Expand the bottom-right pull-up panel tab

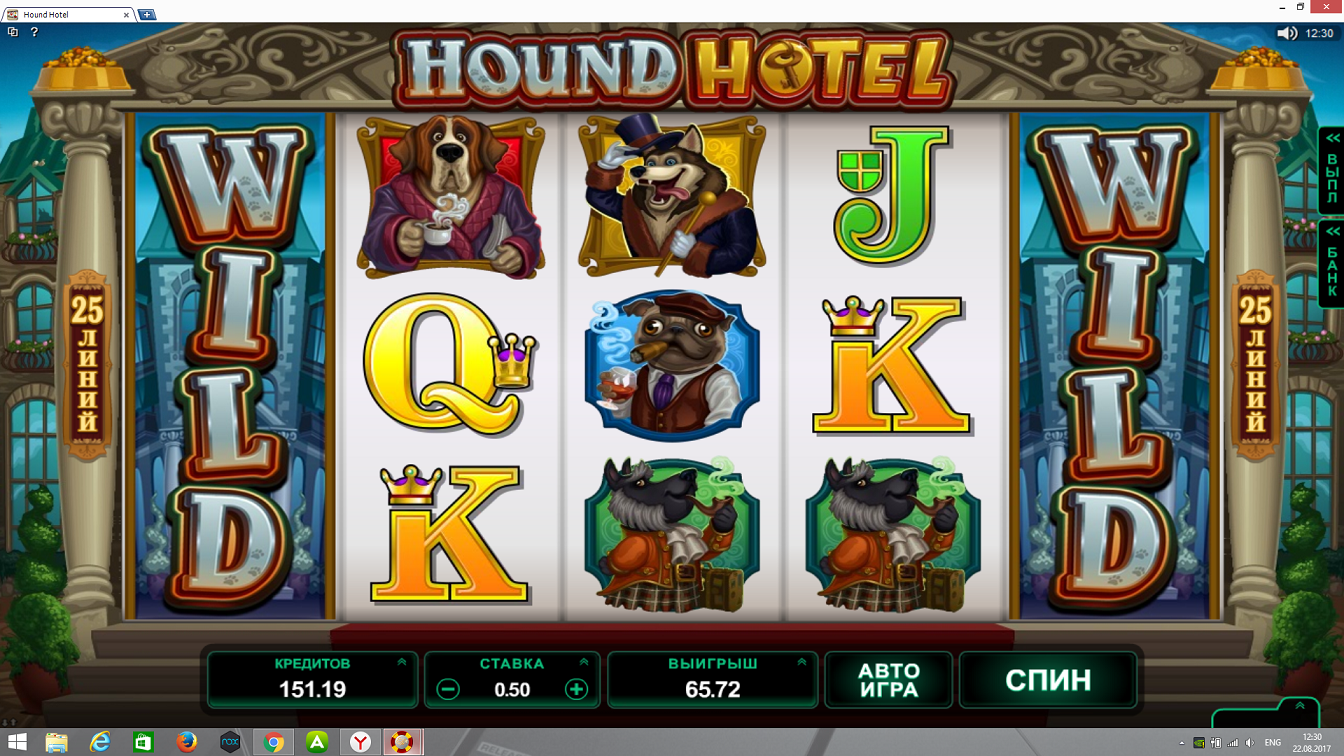pyautogui.click(x=1299, y=707)
